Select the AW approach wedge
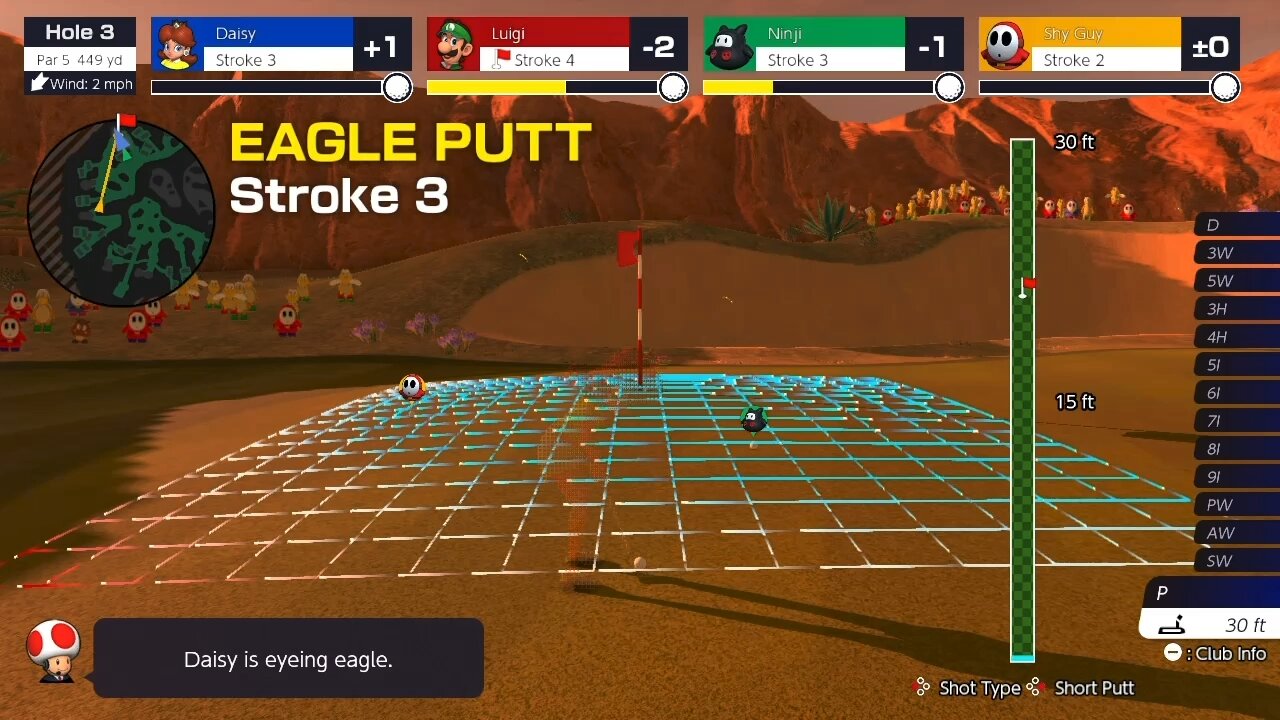 point(1236,533)
